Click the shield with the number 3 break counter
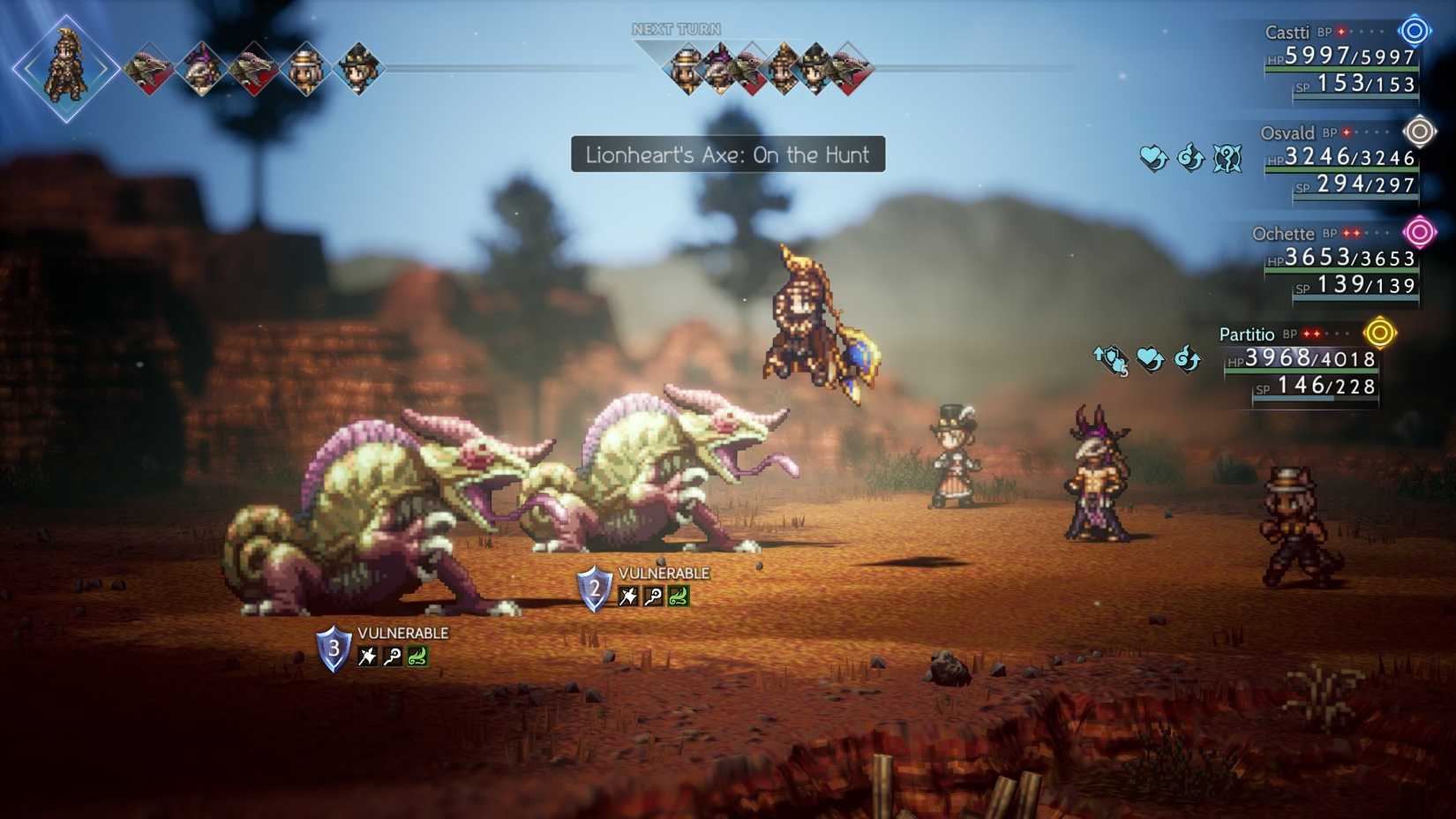The width and height of the screenshot is (1456, 819). [x=333, y=650]
